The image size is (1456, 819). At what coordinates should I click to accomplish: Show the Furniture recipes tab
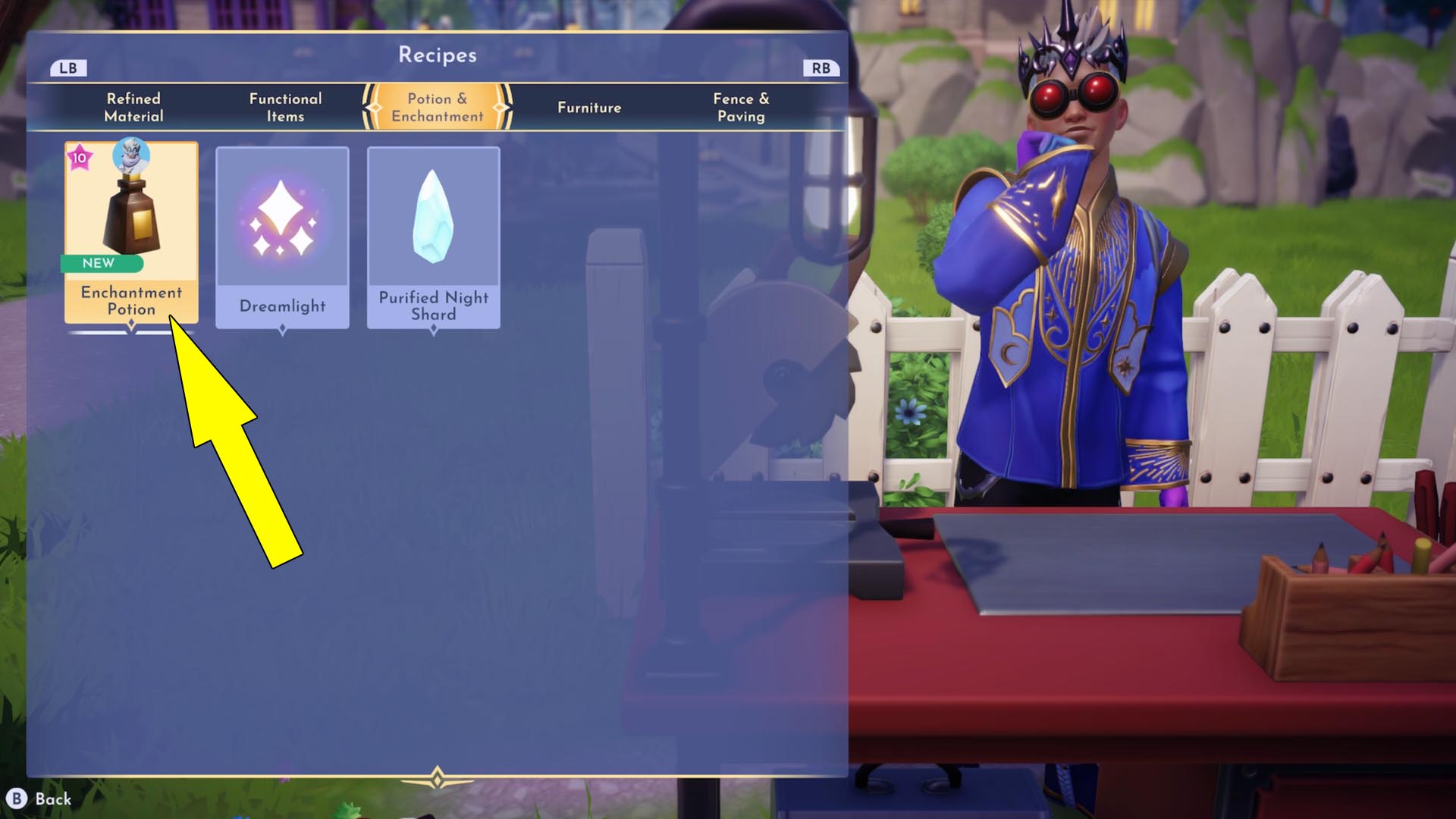click(589, 107)
